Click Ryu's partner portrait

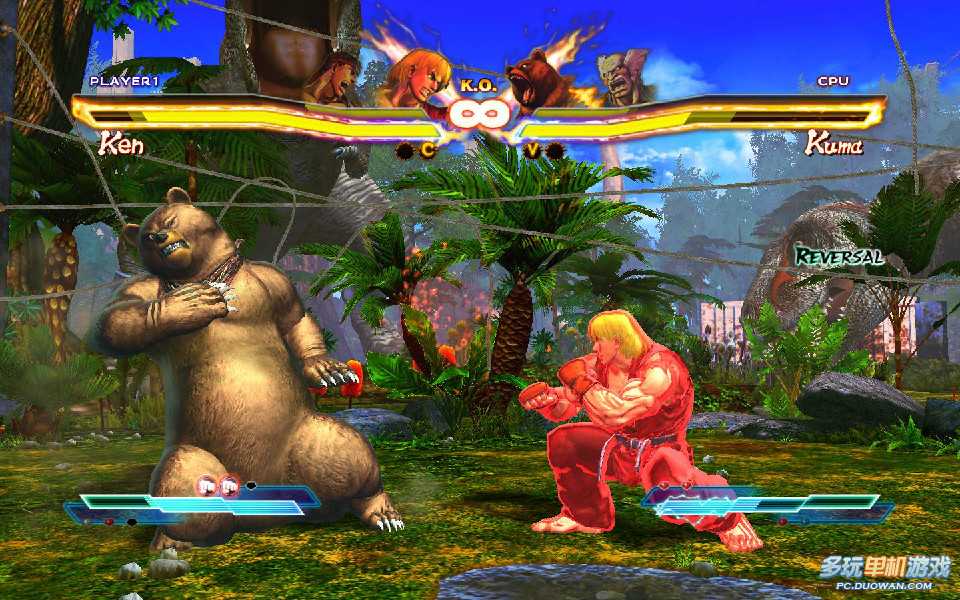335,78
